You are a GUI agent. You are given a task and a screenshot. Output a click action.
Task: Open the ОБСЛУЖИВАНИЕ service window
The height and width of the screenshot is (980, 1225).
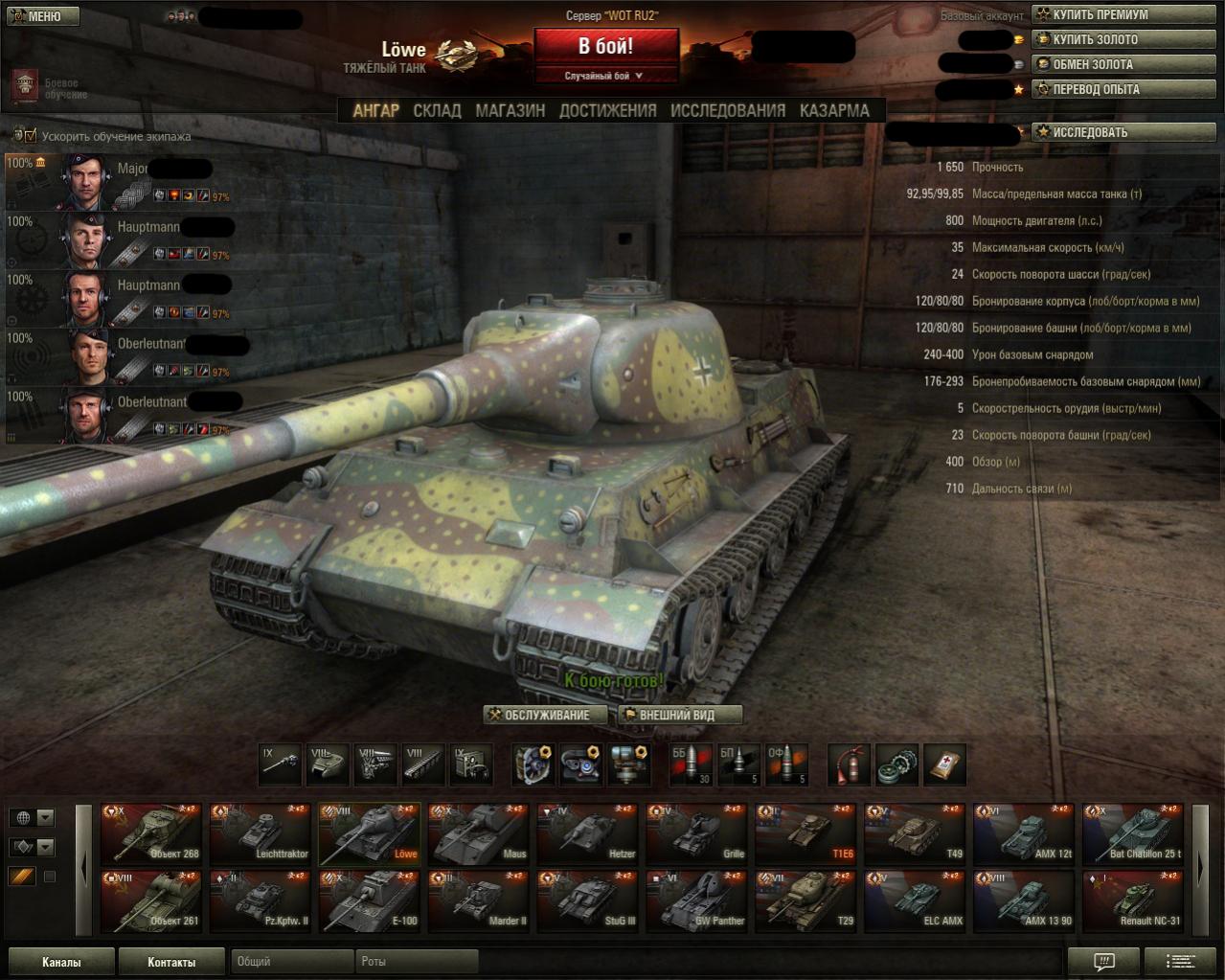547,715
